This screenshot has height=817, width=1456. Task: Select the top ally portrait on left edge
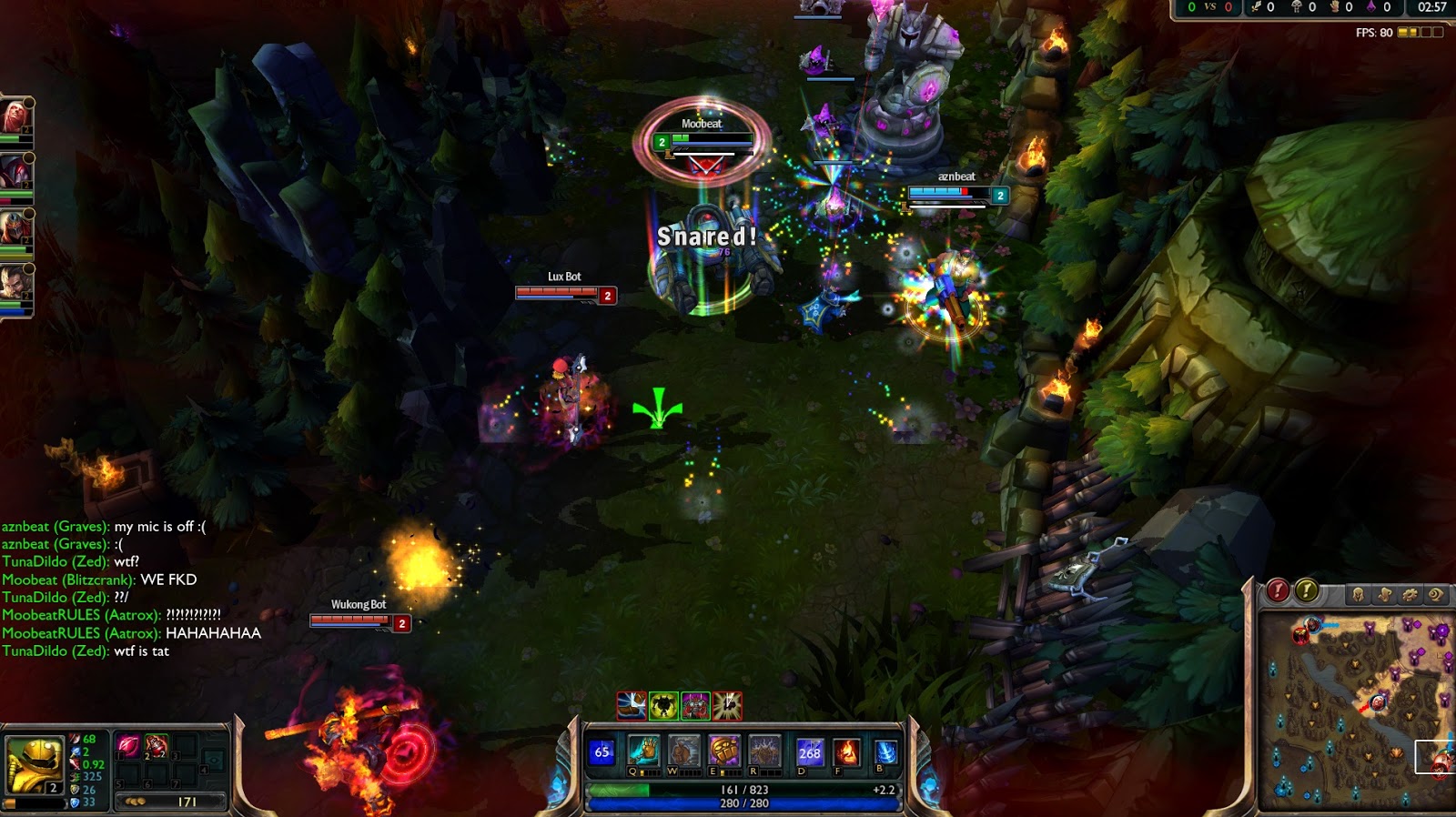pos(15,118)
